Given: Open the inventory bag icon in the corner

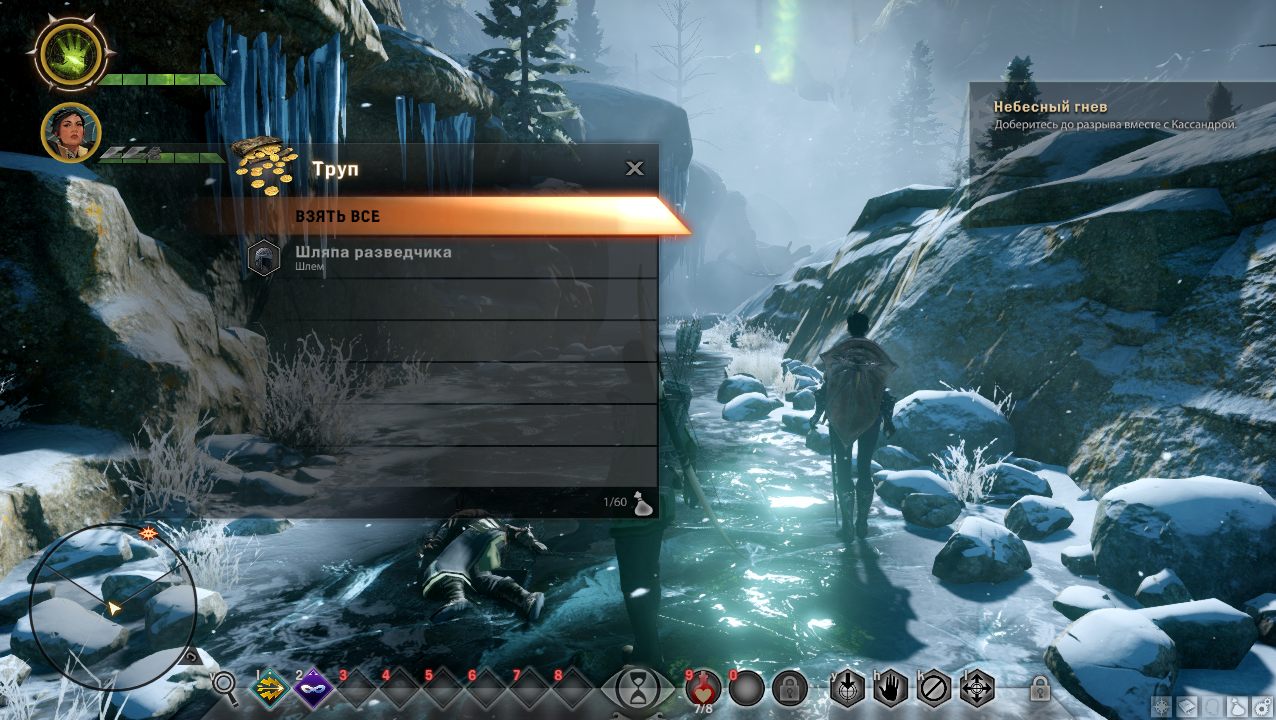Looking at the screenshot, I should [x=1236, y=707].
